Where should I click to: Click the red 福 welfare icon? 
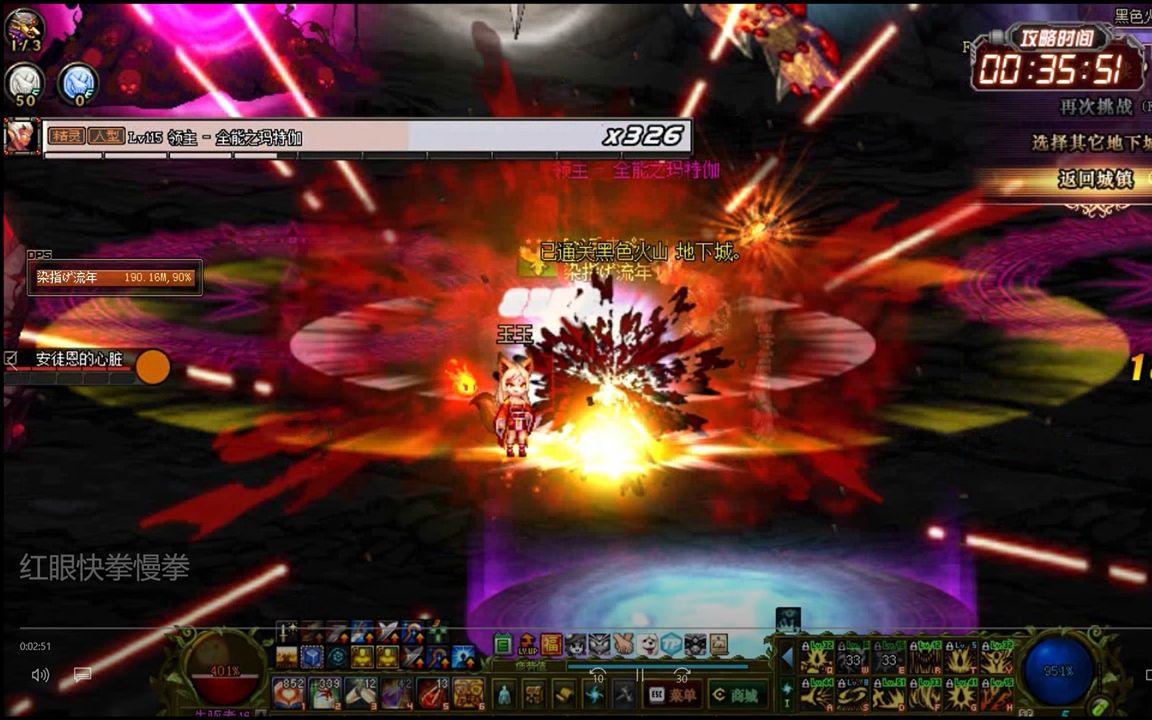click(551, 645)
